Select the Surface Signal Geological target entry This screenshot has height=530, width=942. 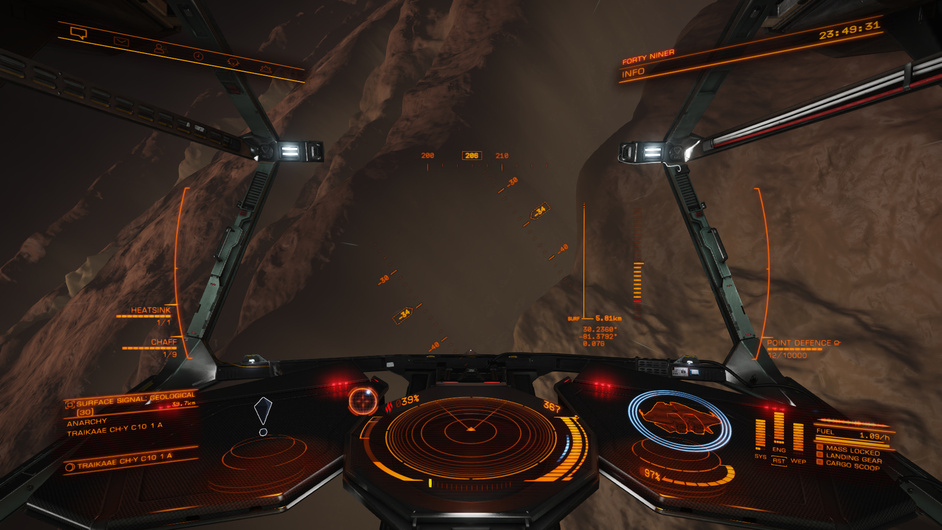[x=135, y=399]
